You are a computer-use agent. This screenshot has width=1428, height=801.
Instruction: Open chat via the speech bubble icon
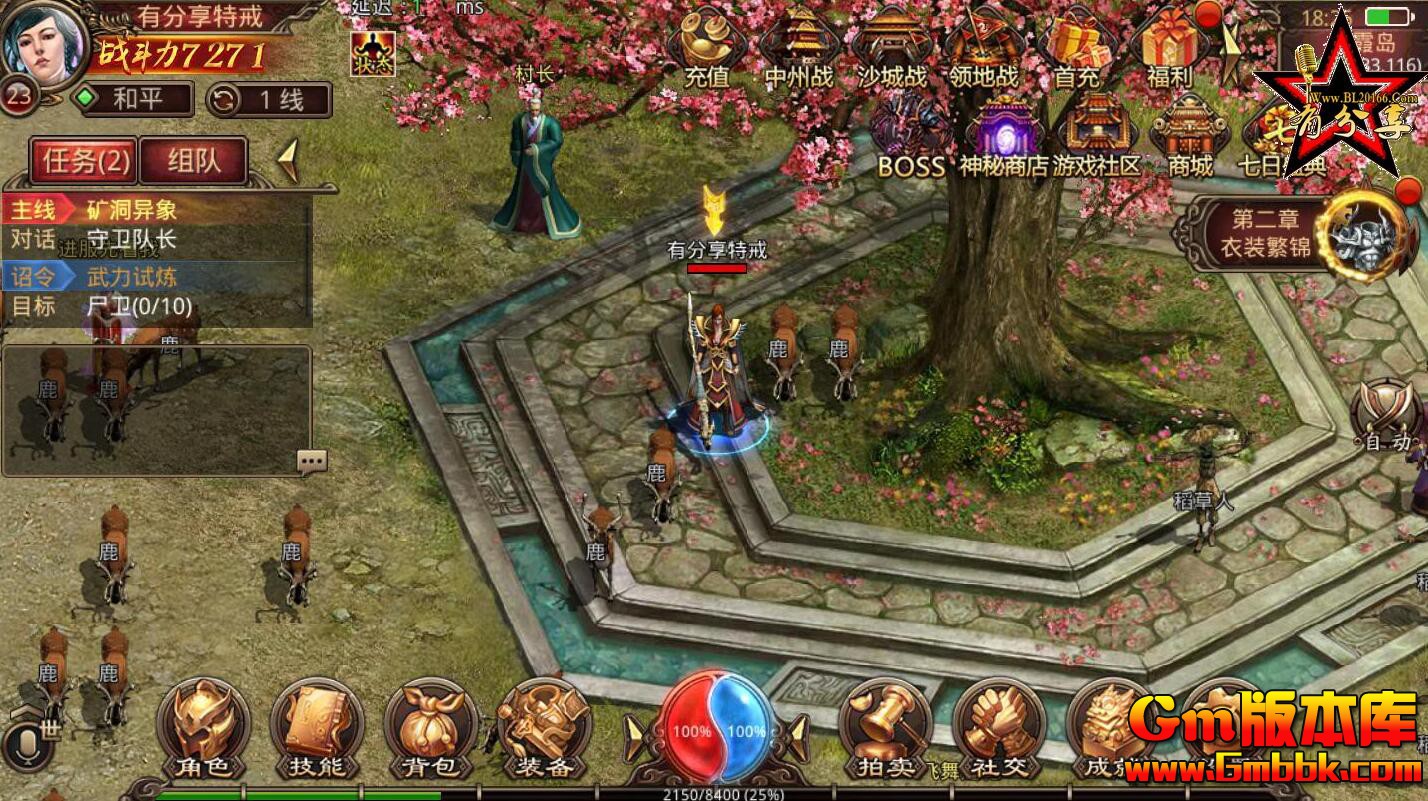tap(311, 459)
